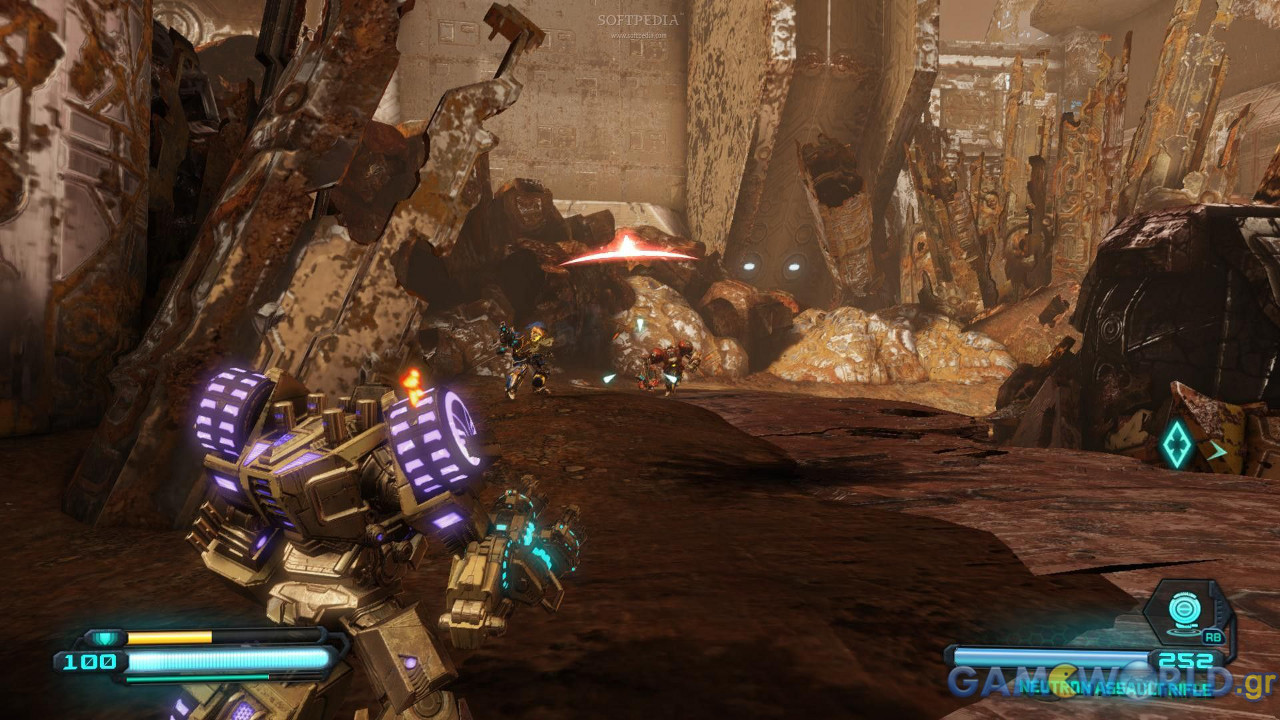Select the hexagonal ability icon
This screenshot has width=1280, height=720.
(x=1187, y=611)
